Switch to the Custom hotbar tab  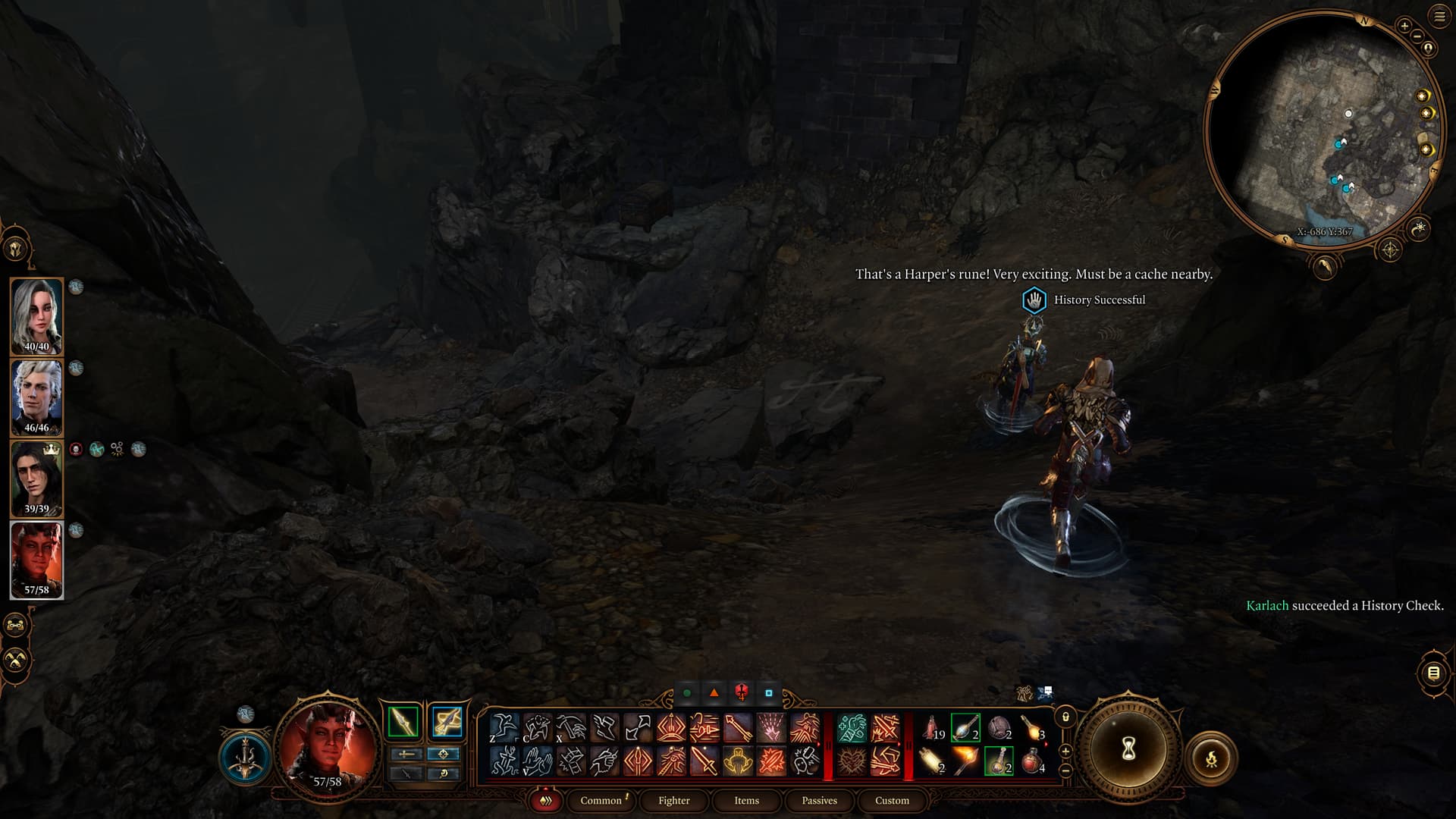892,800
